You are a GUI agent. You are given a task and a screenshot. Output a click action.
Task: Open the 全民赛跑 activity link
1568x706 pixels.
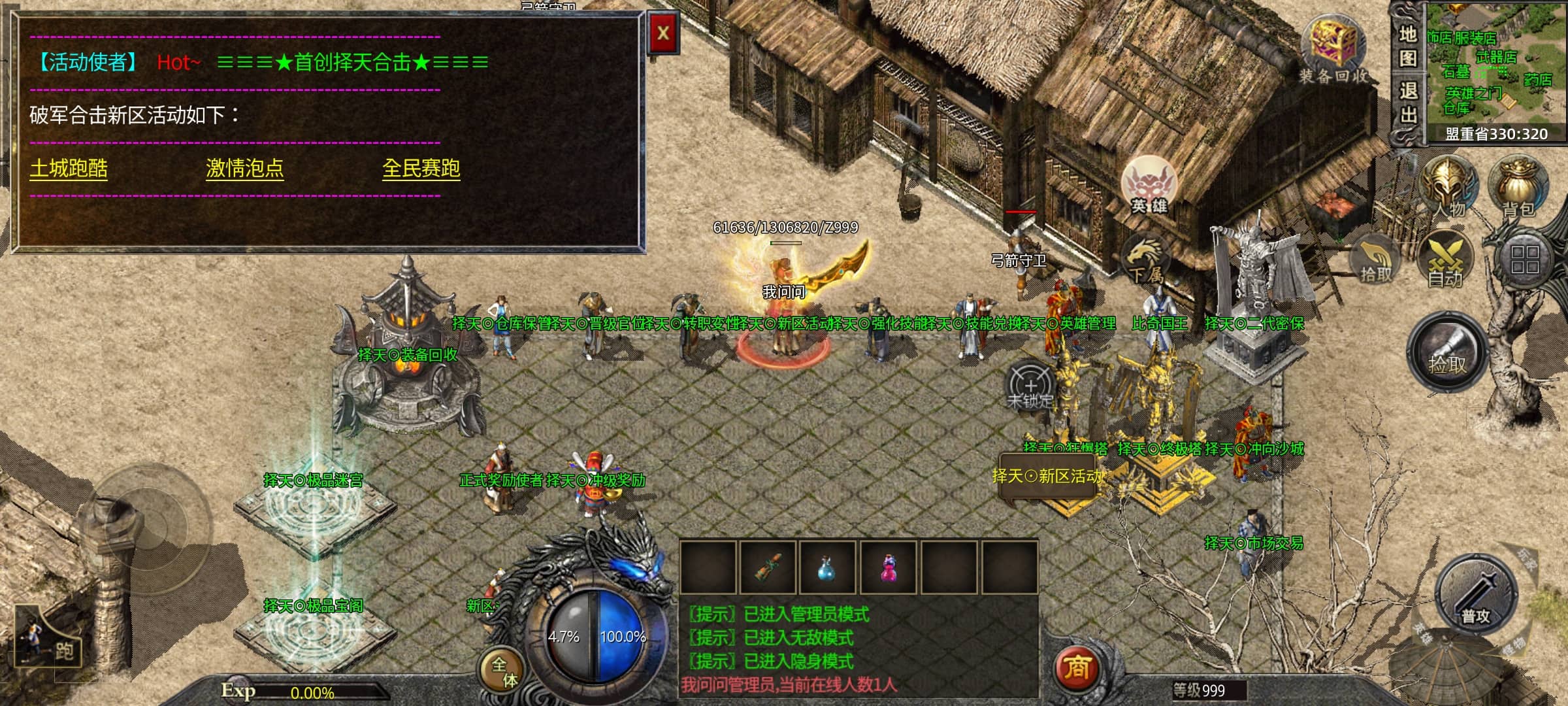click(421, 169)
